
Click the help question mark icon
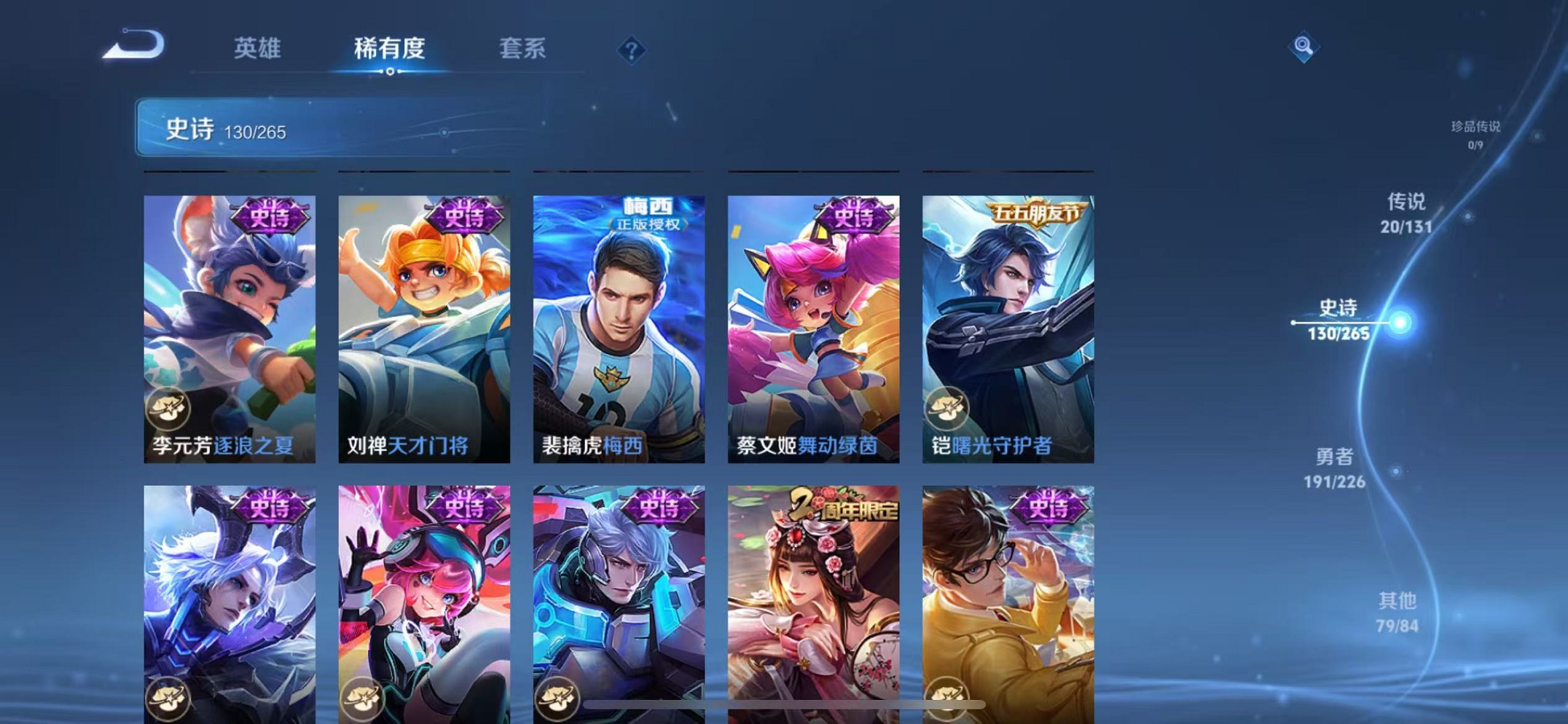pos(631,50)
